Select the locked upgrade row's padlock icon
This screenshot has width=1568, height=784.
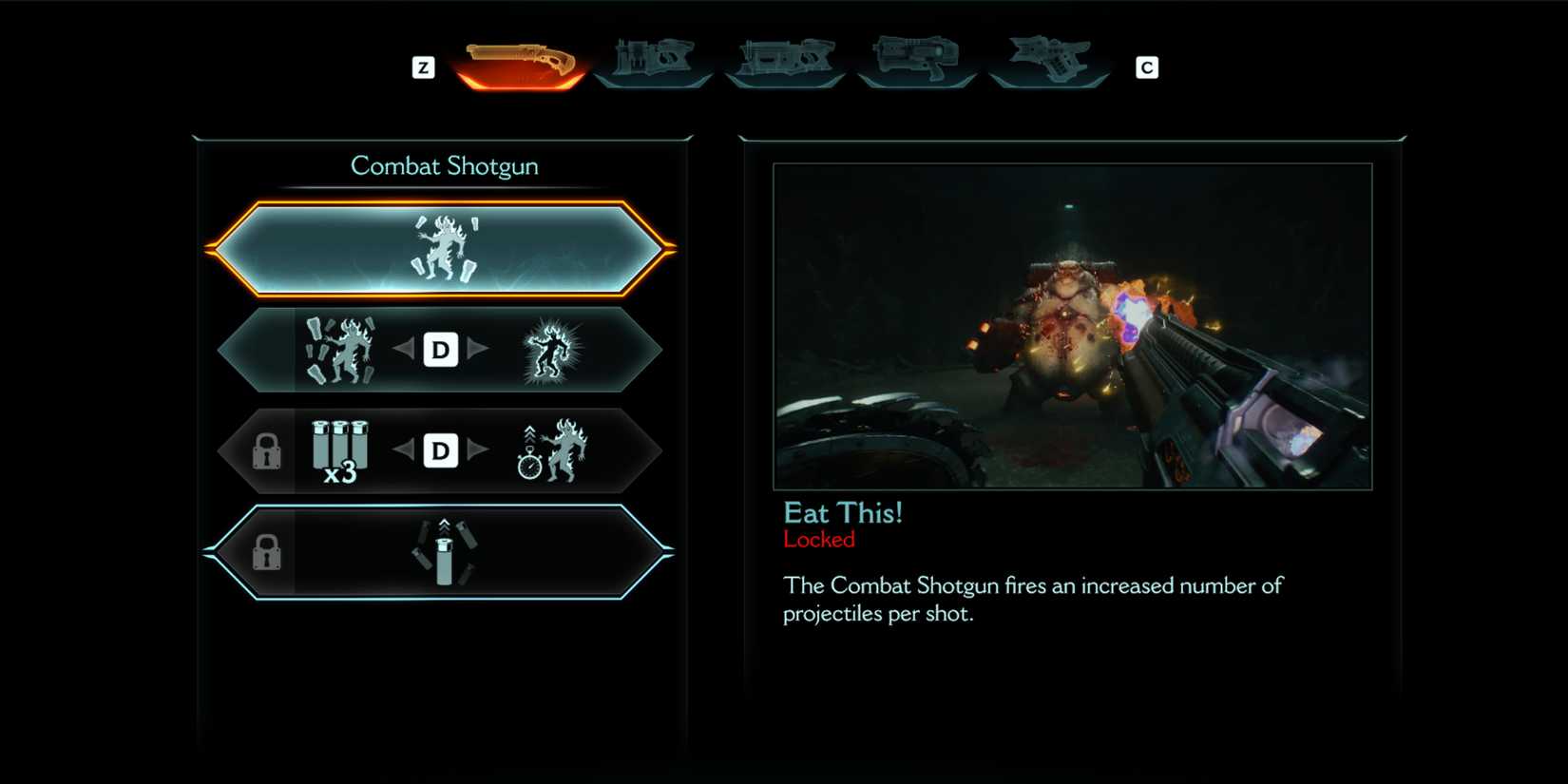click(x=269, y=452)
